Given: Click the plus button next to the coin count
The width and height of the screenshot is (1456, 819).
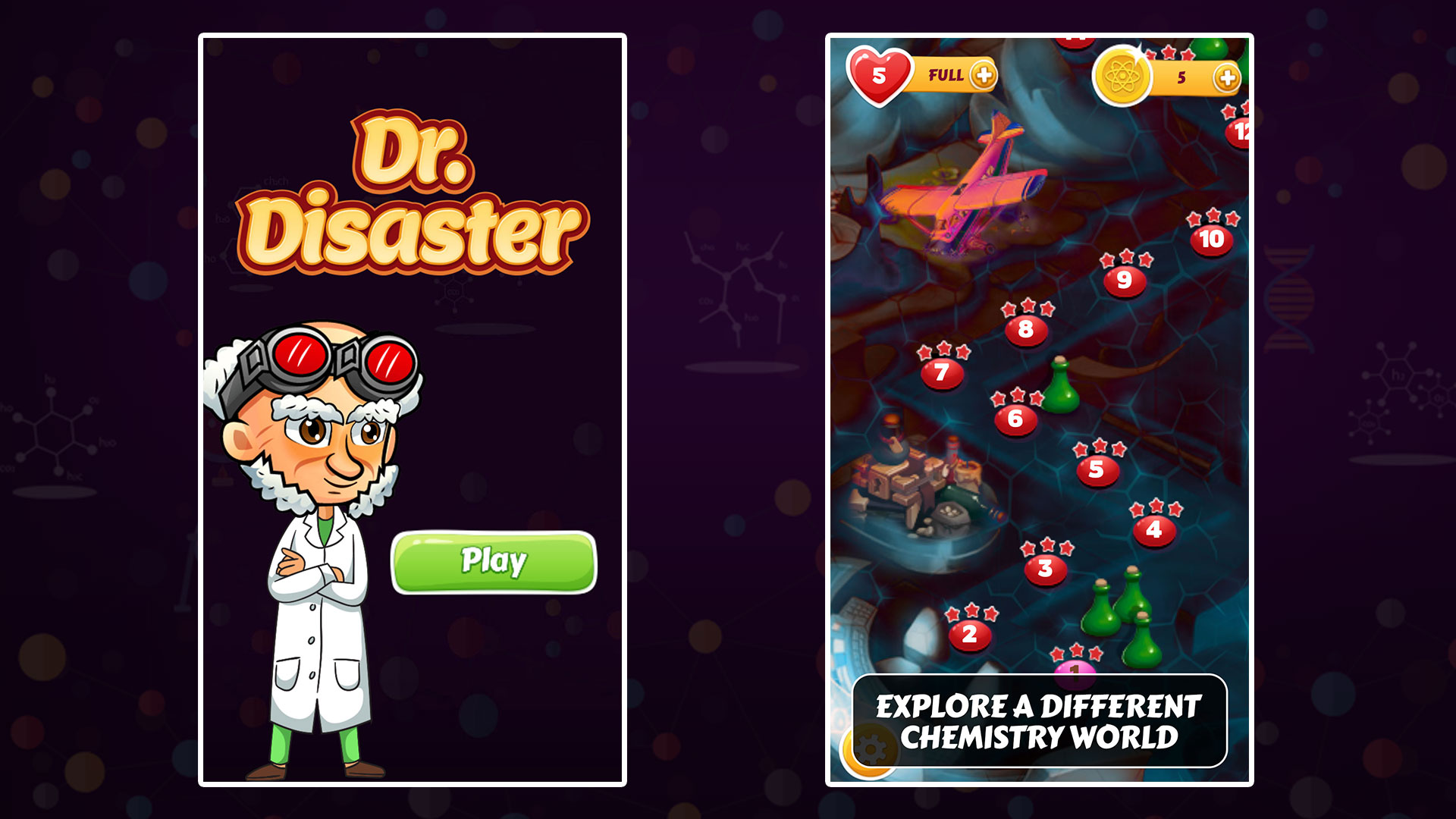Looking at the screenshot, I should click(x=1228, y=76).
